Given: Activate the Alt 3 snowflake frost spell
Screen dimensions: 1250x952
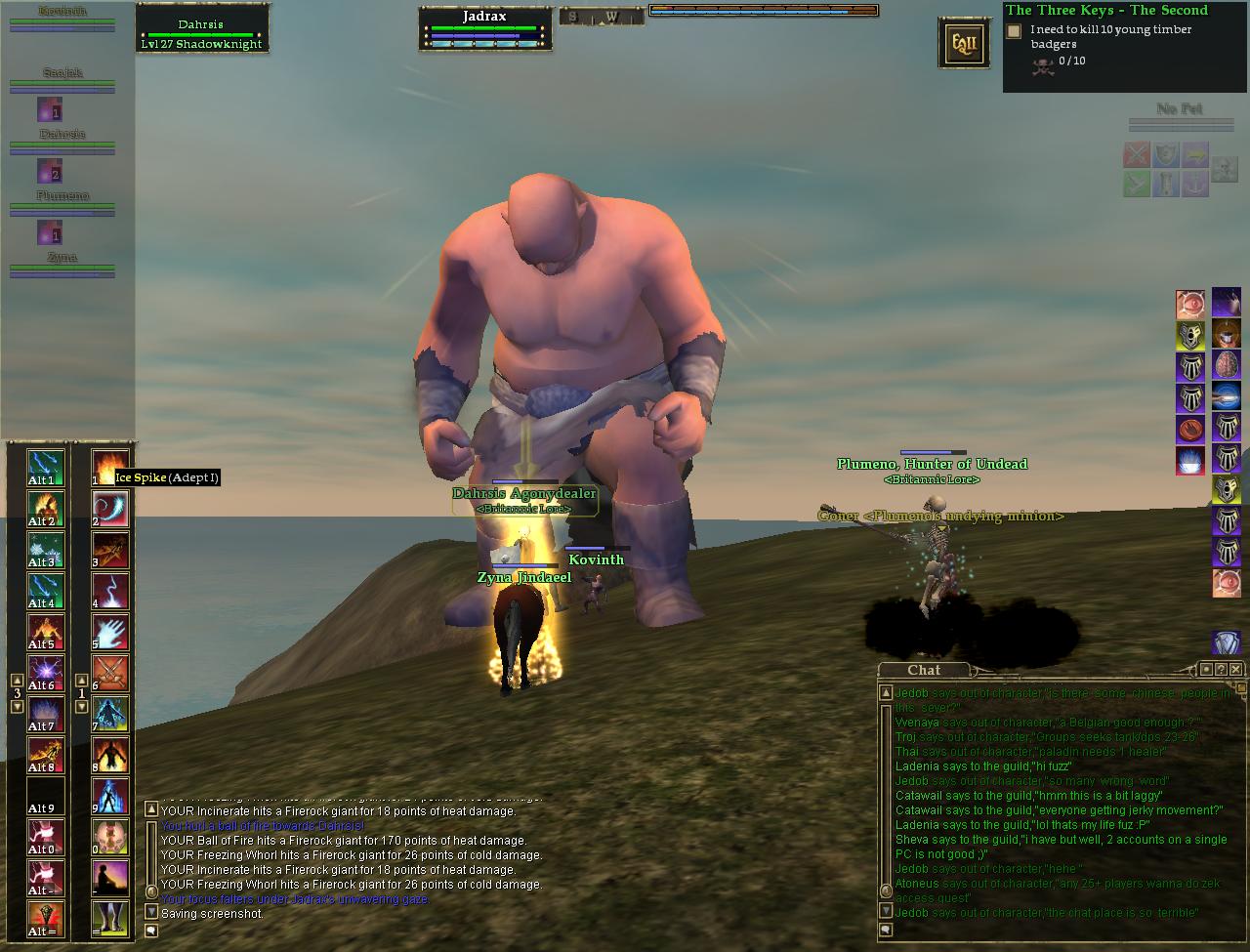Looking at the screenshot, I should (46, 550).
